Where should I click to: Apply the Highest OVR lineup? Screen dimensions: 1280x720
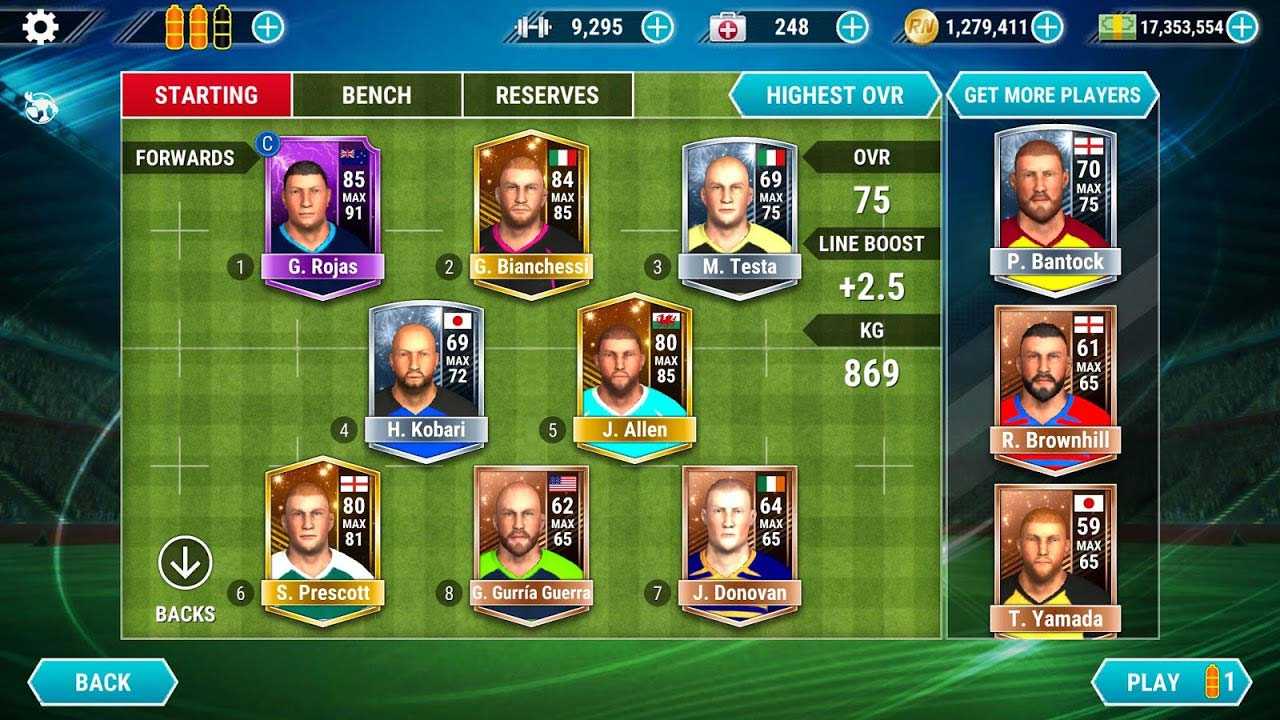coord(834,96)
